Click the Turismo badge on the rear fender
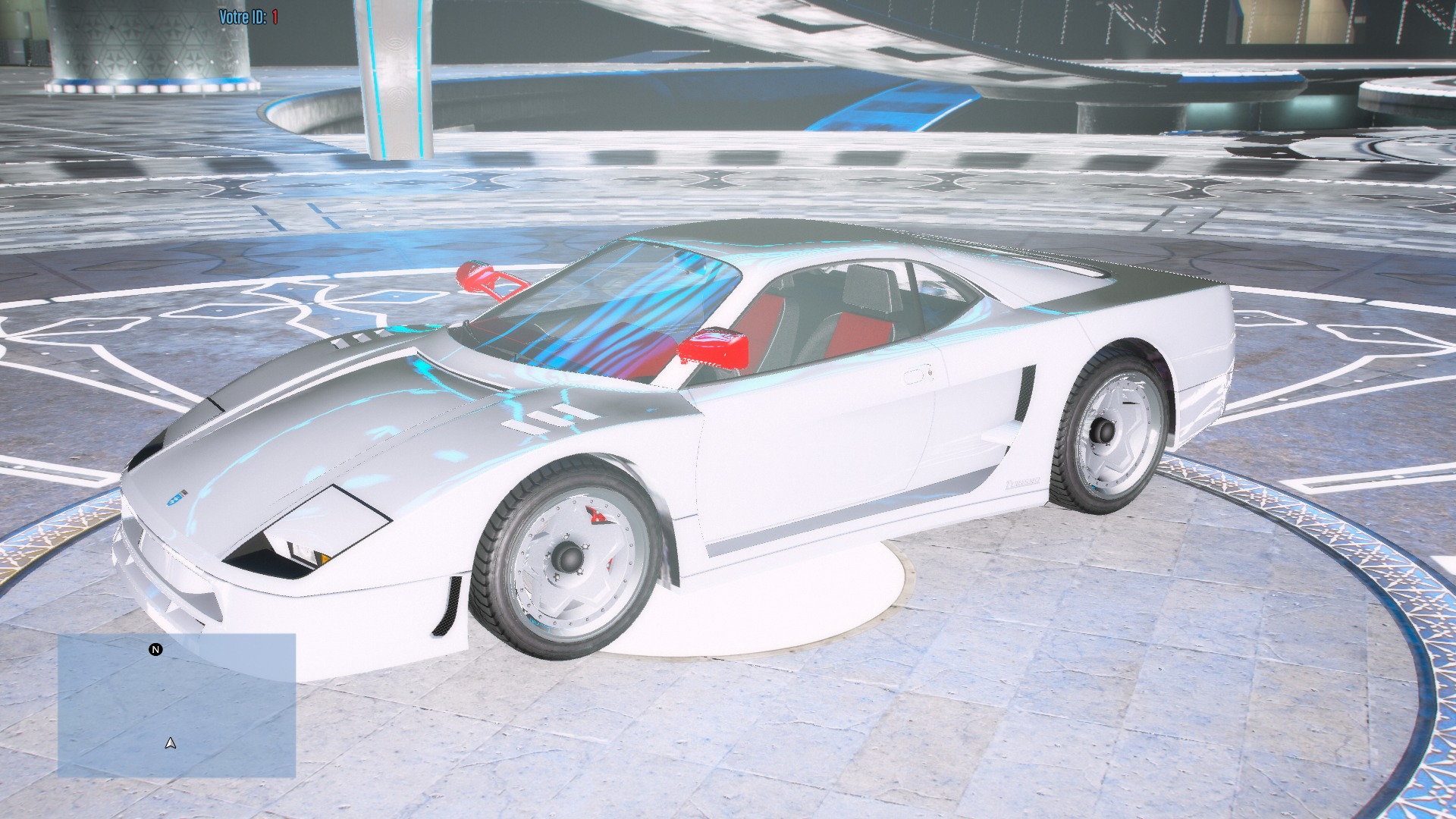This screenshot has width=1456, height=819. pyautogui.click(x=1024, y=482)
